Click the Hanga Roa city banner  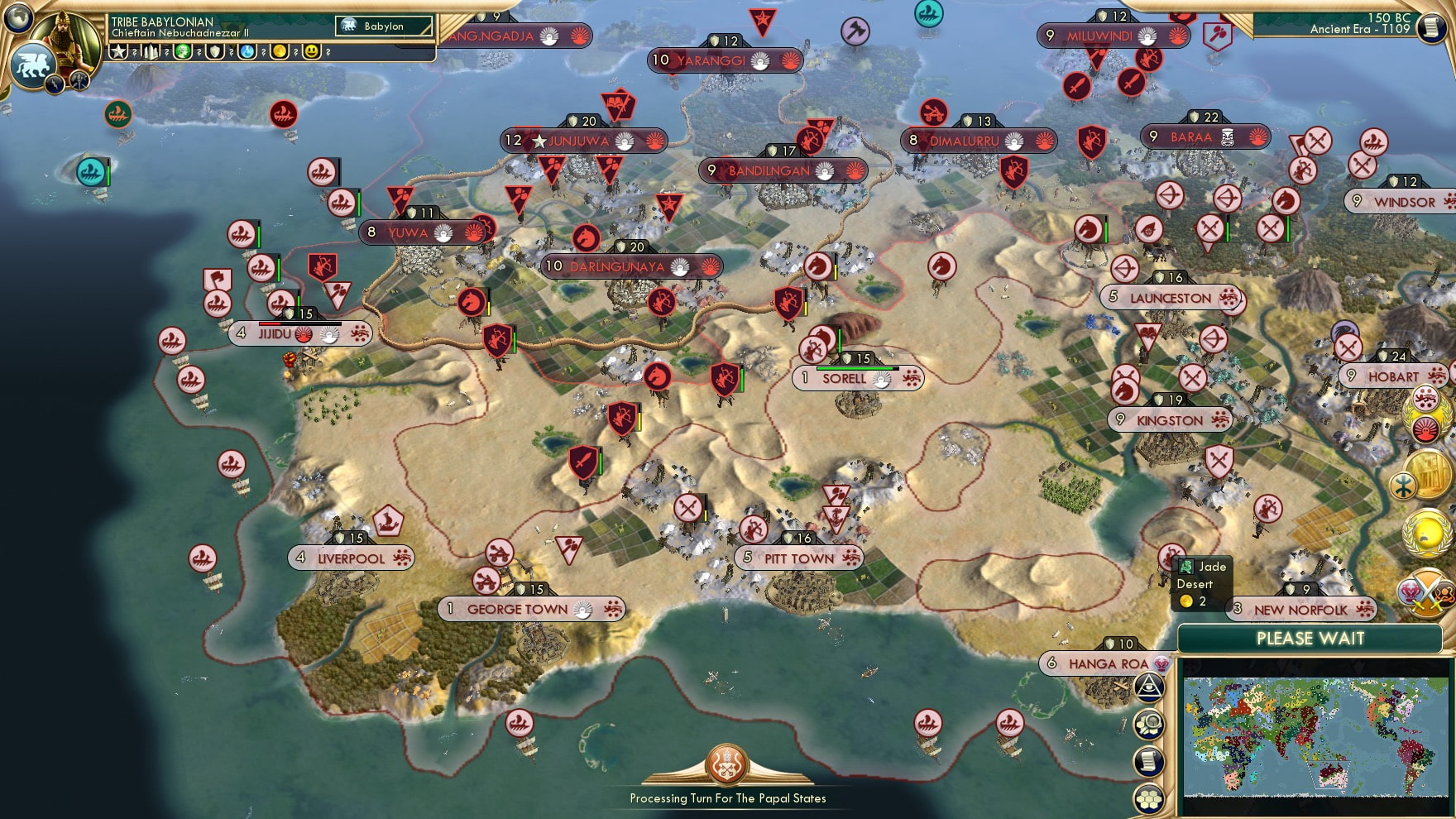1103,663
